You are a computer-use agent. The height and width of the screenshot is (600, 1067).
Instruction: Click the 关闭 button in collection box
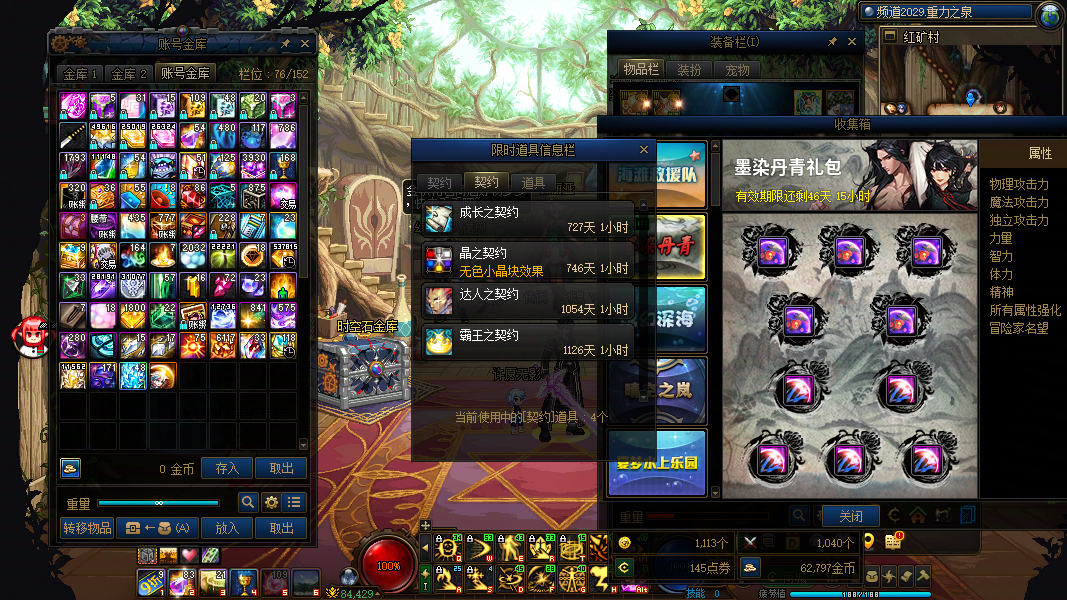(x=850, y=516)
